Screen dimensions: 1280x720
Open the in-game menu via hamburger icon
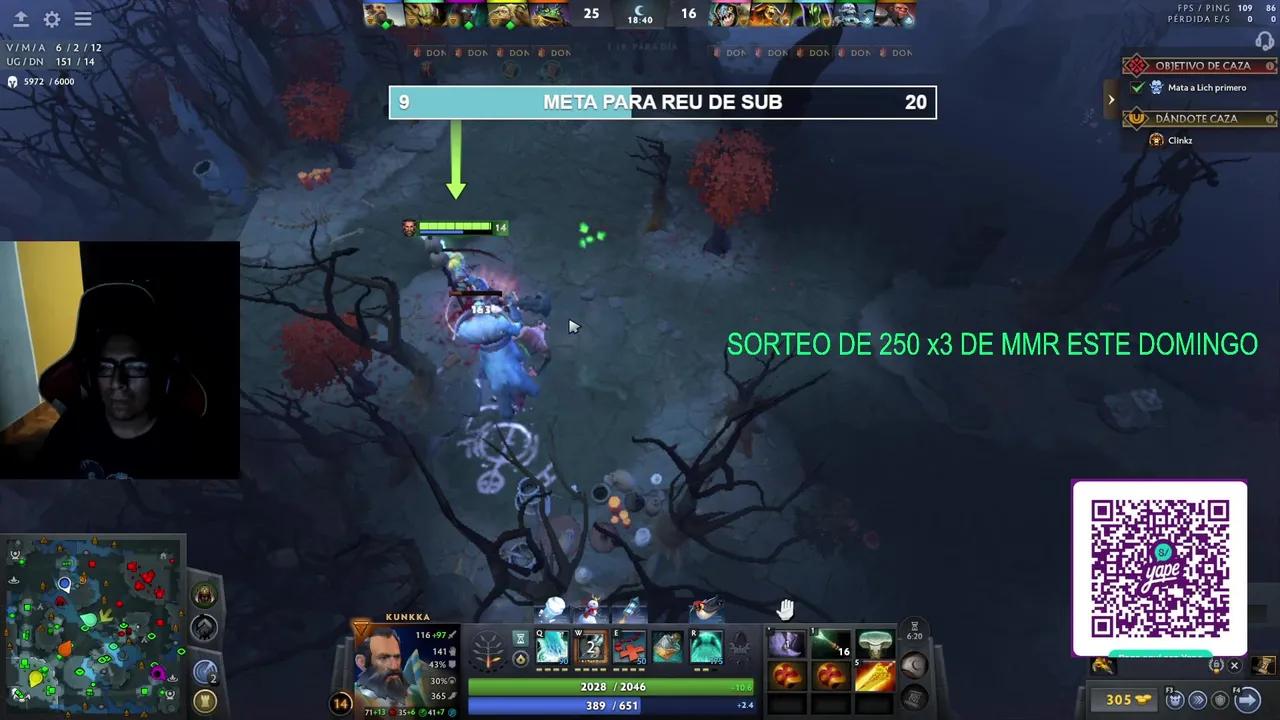(x=83, y=19)
